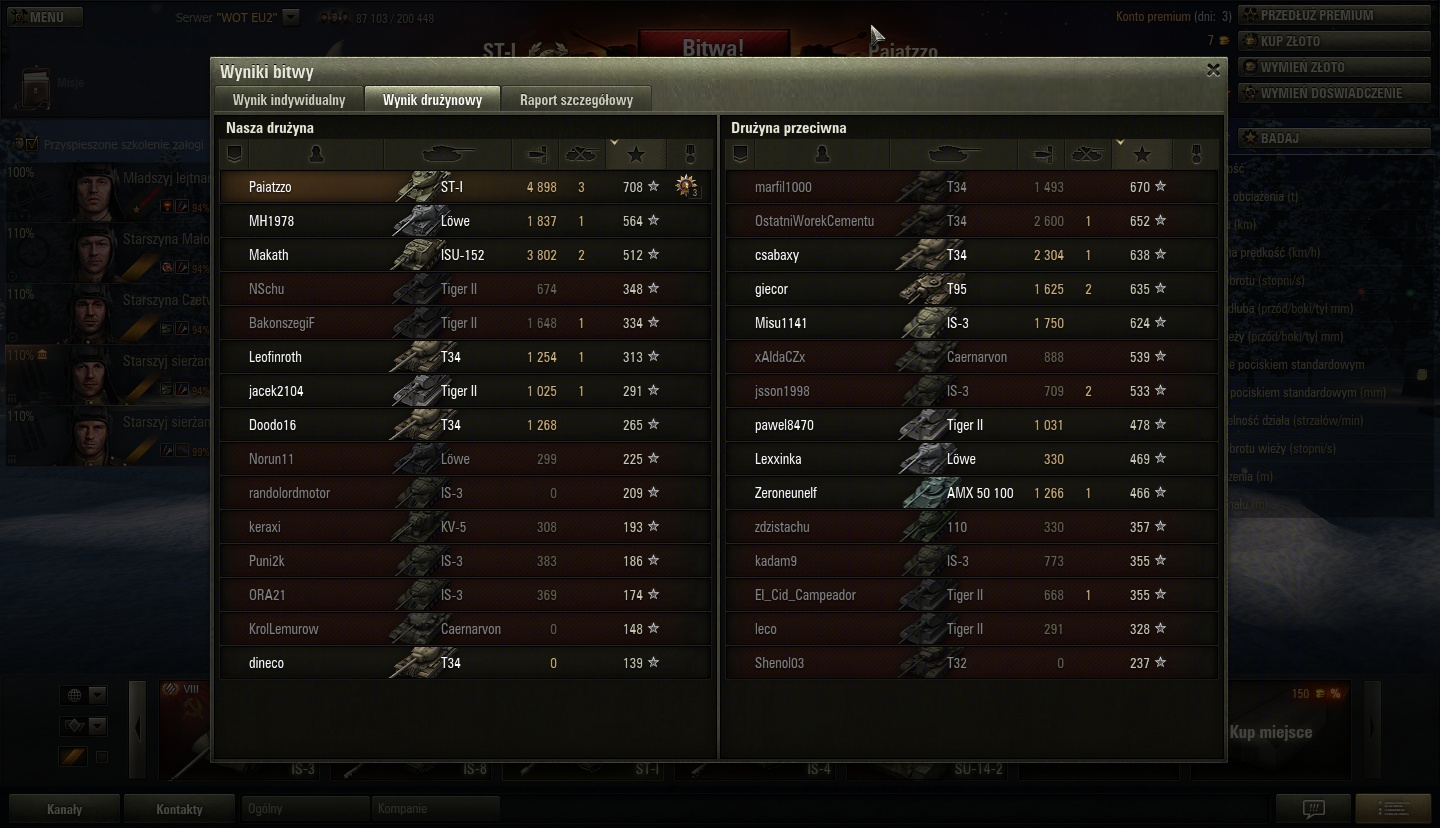
Task: Select the Wynik drużynowy tab
Action: tap(432, 100)
